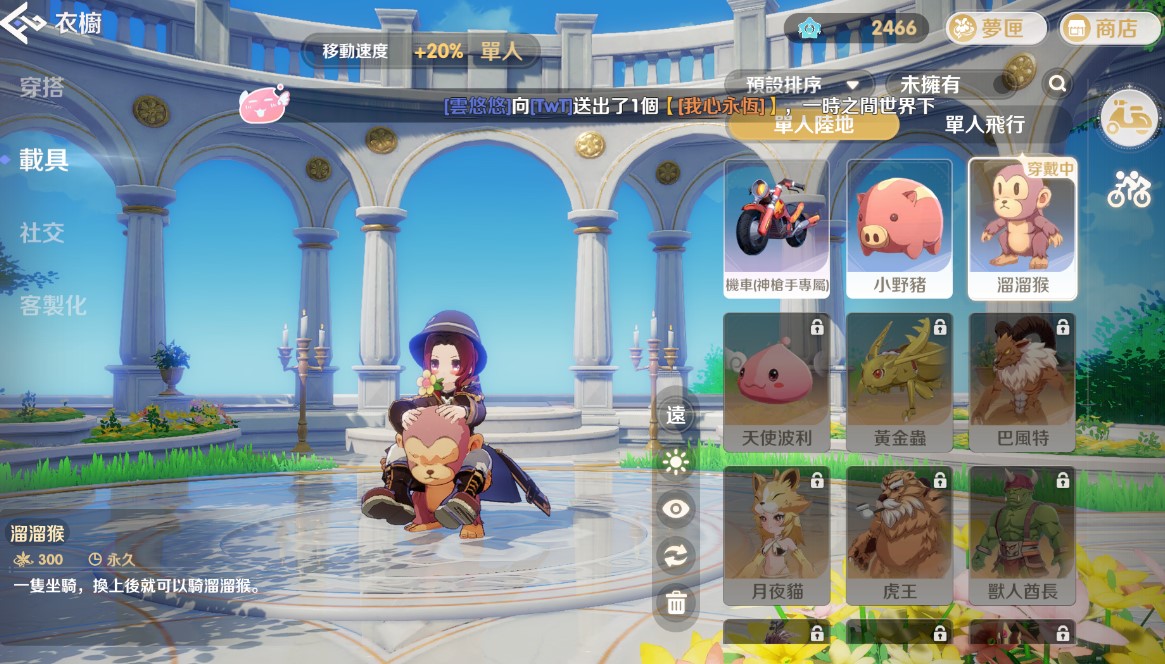Screen dimensions: 1165x664
Task: Open the 夢匣 dream box
Action: (x=996, y=28)
